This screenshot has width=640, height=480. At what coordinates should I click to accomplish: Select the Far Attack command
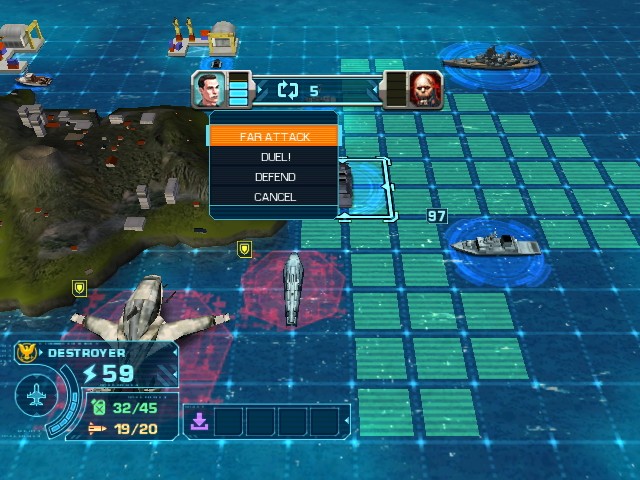[x=275, y=136]
